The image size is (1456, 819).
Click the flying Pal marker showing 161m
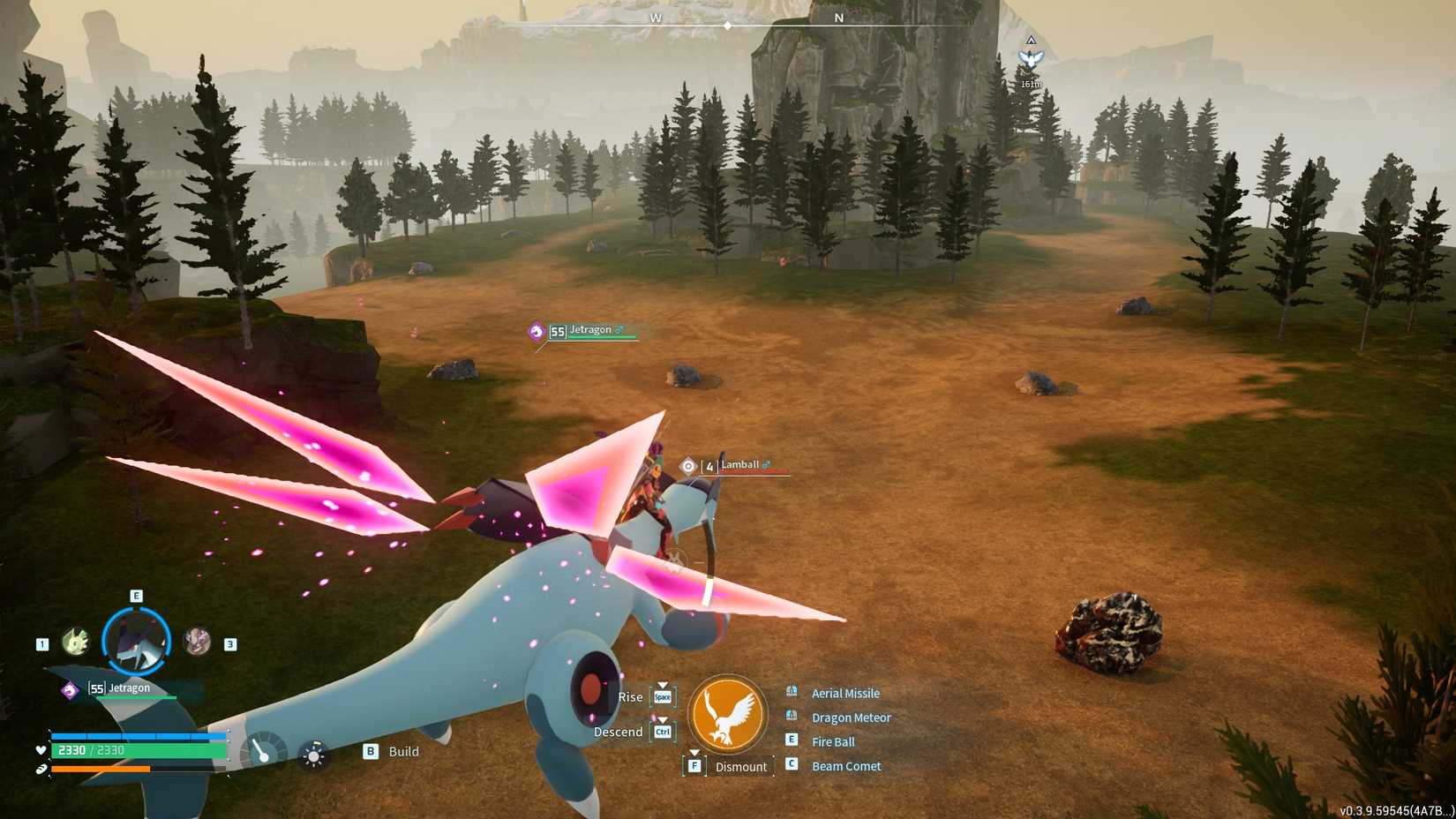(x=1032, y=57)
